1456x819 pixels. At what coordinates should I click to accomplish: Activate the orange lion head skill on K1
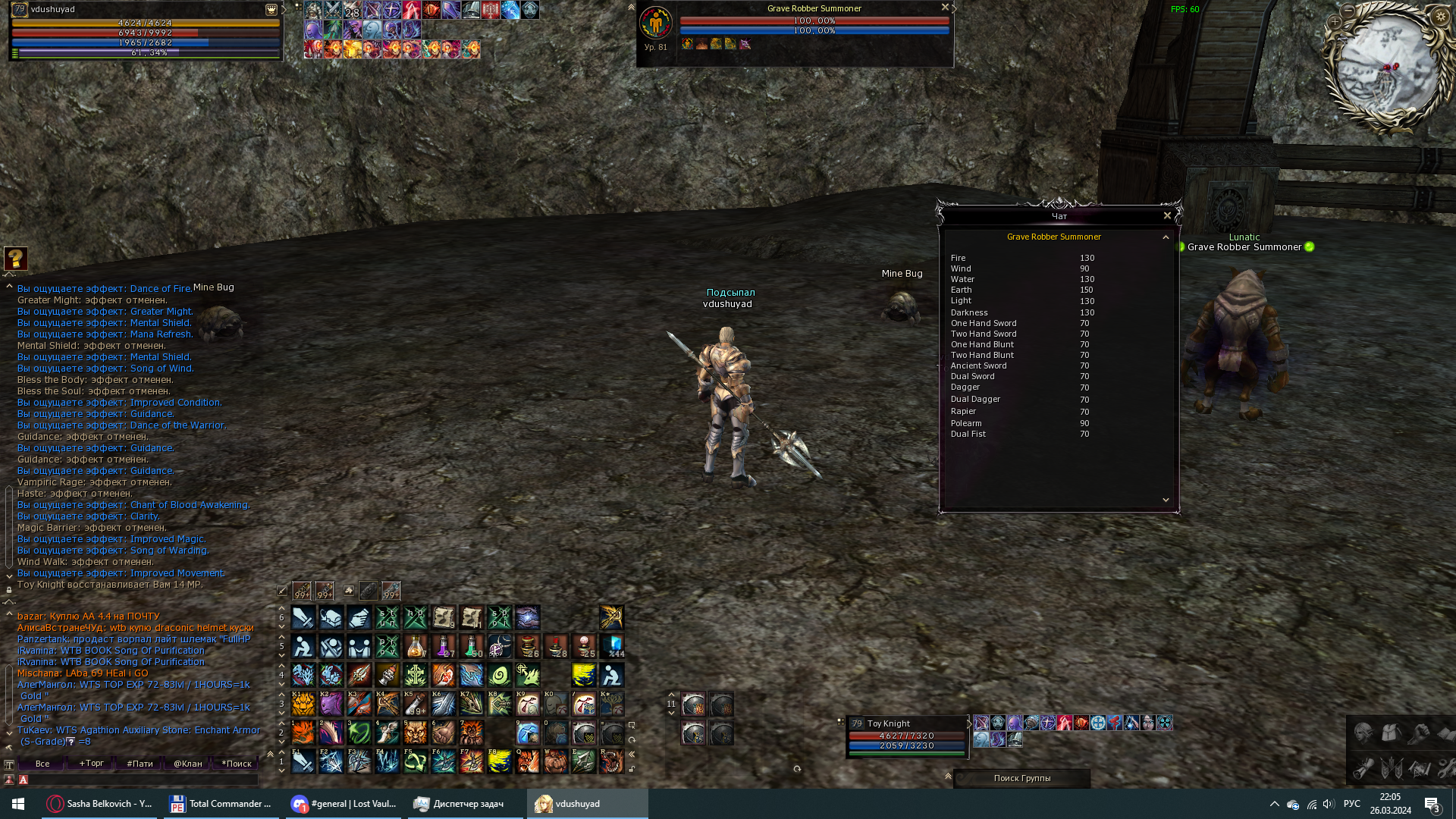tap(303, 704)
